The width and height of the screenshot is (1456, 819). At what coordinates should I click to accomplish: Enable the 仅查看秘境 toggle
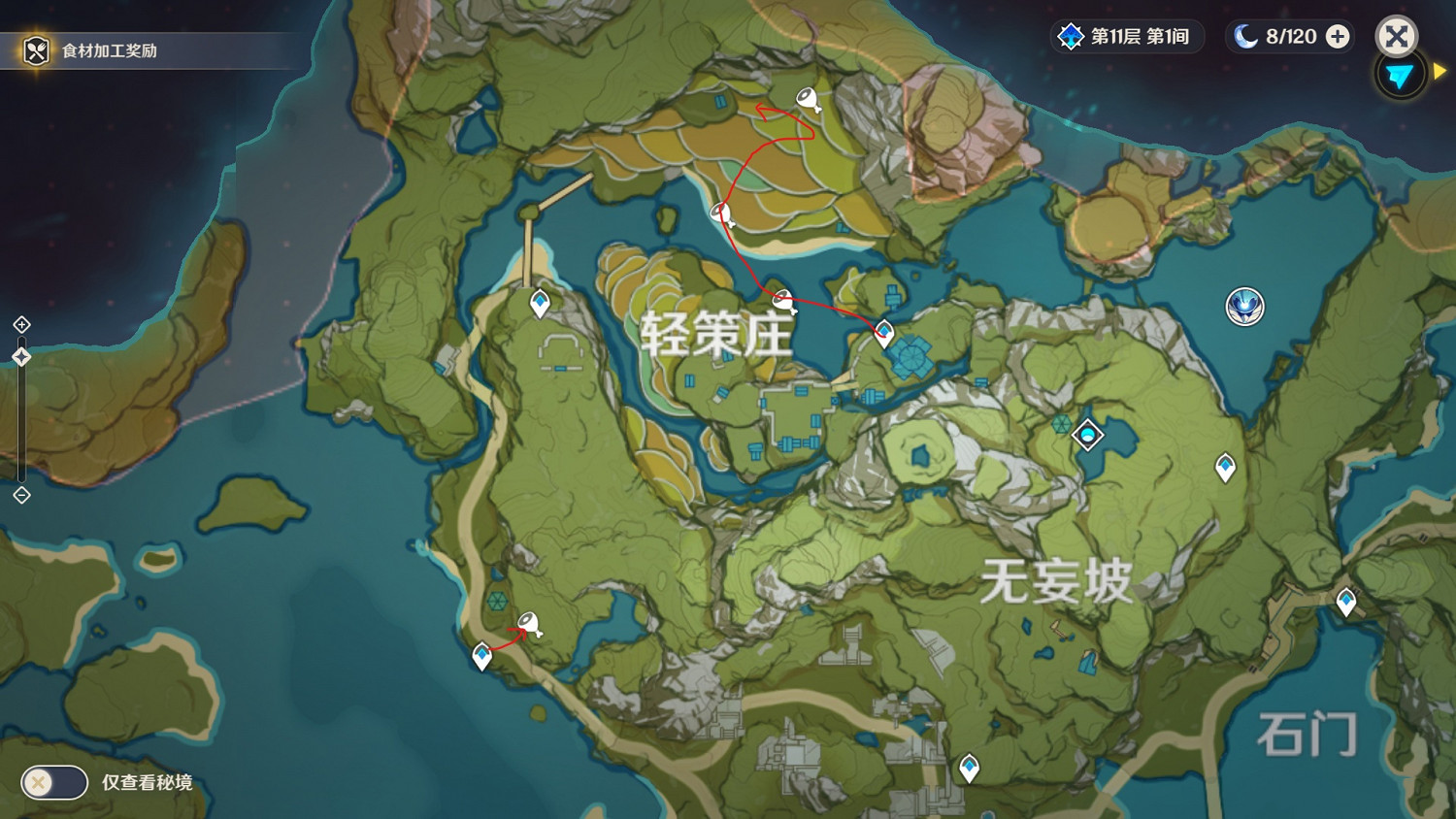click(55, 781)
